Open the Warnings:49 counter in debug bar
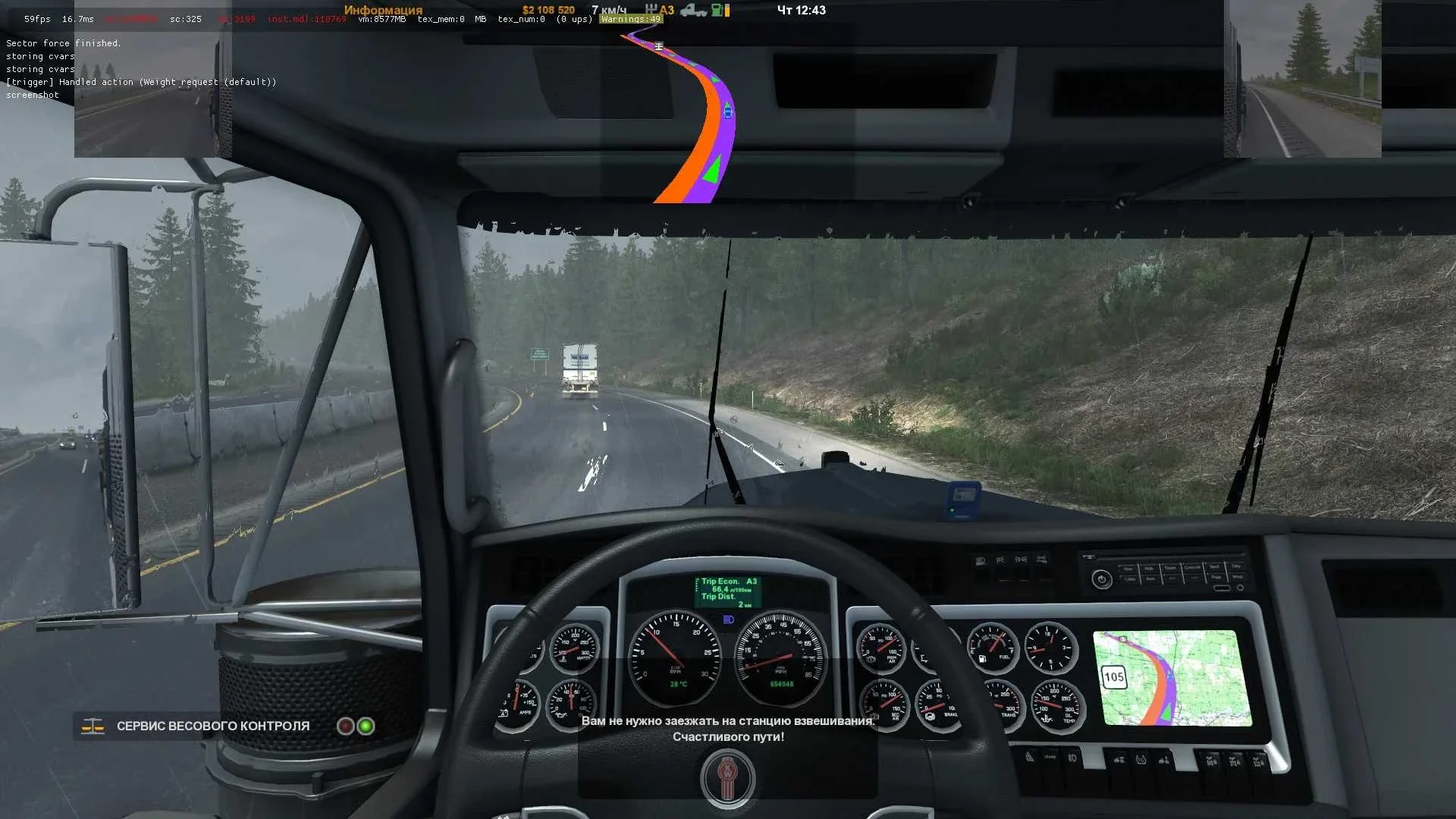 click(629, 18)
